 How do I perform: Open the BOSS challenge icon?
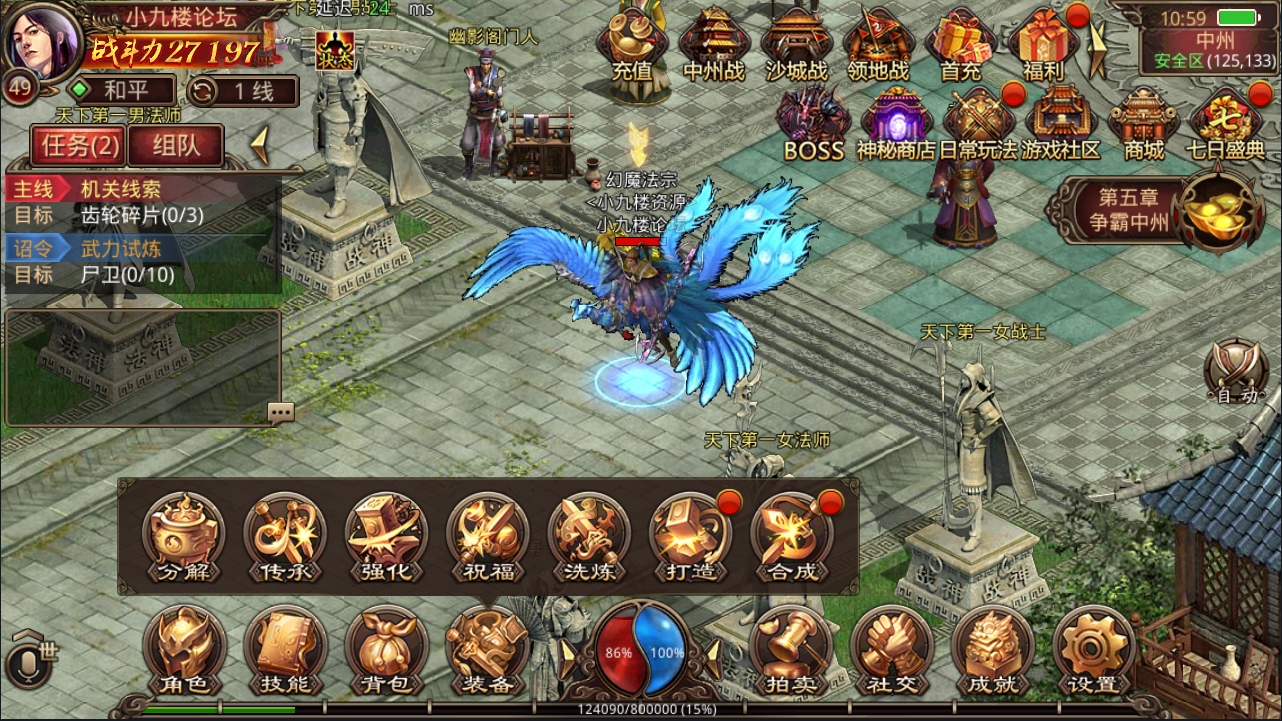click(810, 120)
